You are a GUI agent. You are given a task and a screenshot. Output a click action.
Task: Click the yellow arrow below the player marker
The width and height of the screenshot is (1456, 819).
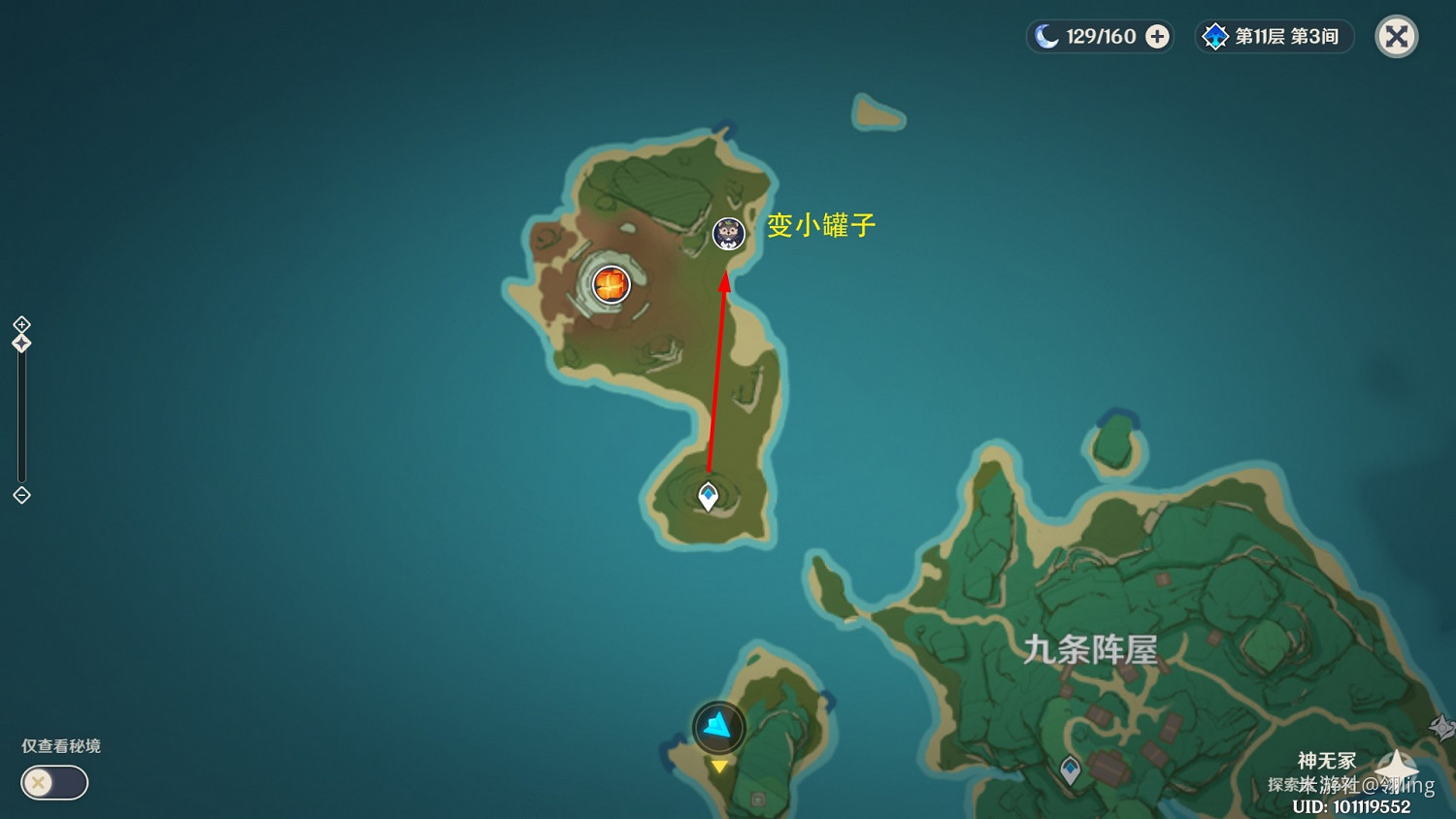tap(718, 766)
